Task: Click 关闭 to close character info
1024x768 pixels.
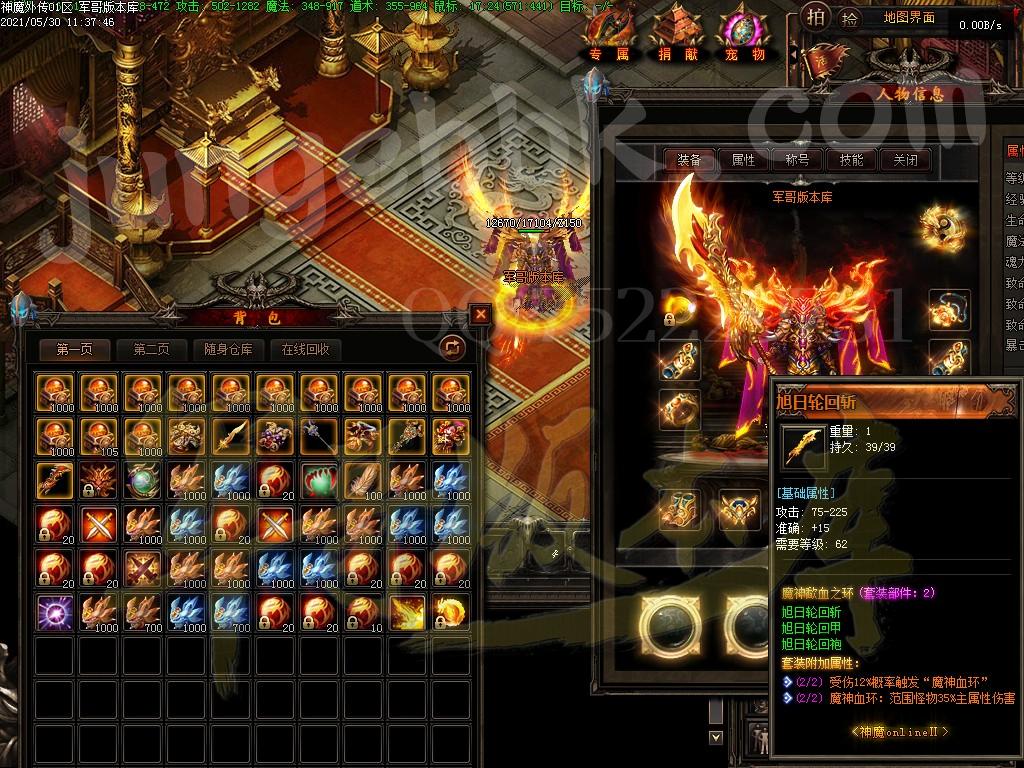Action: tap(905, 160)
